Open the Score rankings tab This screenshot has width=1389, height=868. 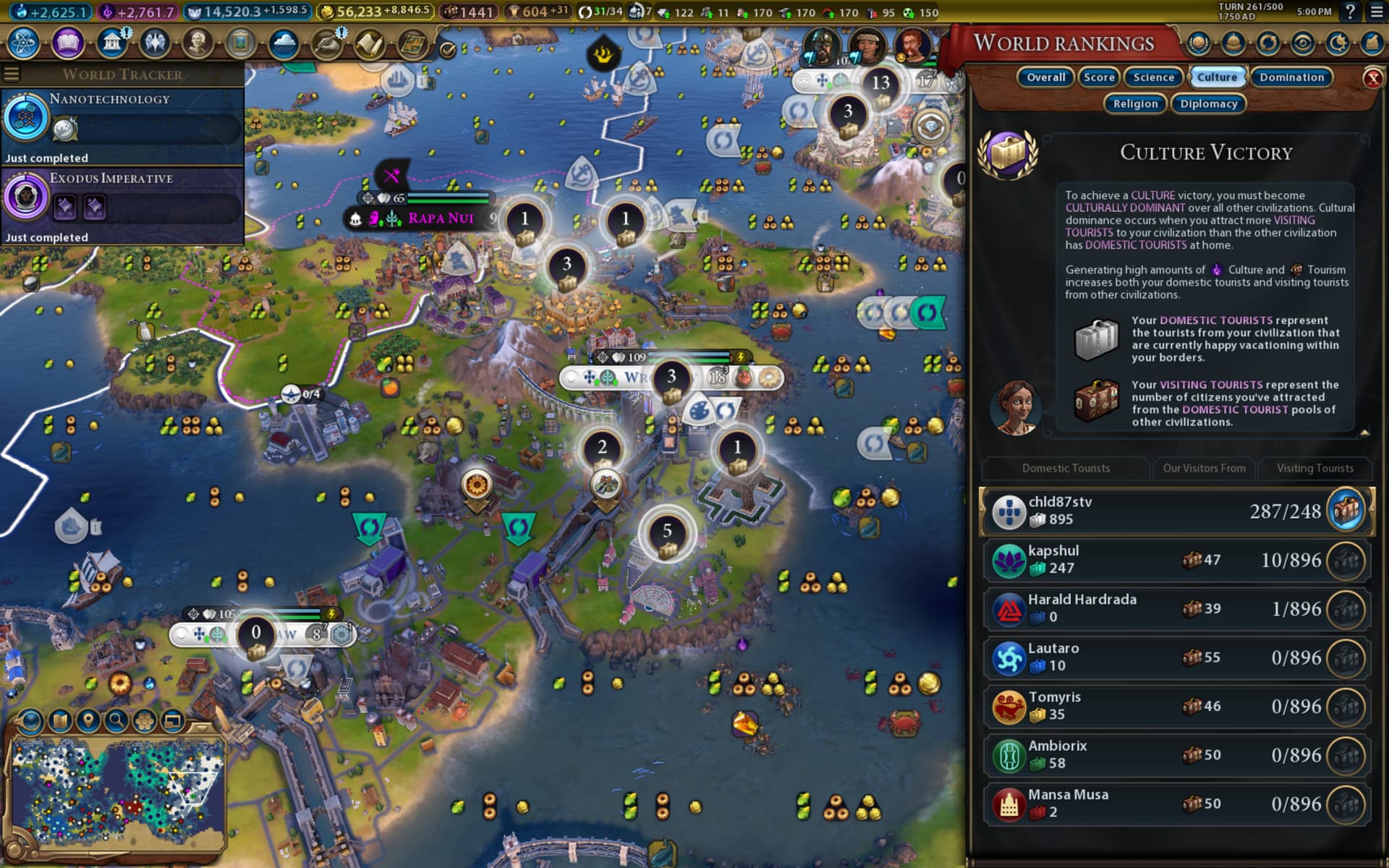click(1099, 77)
